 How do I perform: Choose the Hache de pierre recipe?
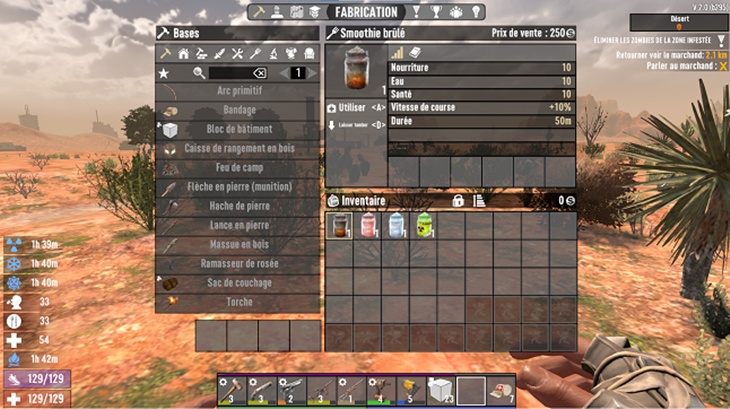click(x=238, y=206)
